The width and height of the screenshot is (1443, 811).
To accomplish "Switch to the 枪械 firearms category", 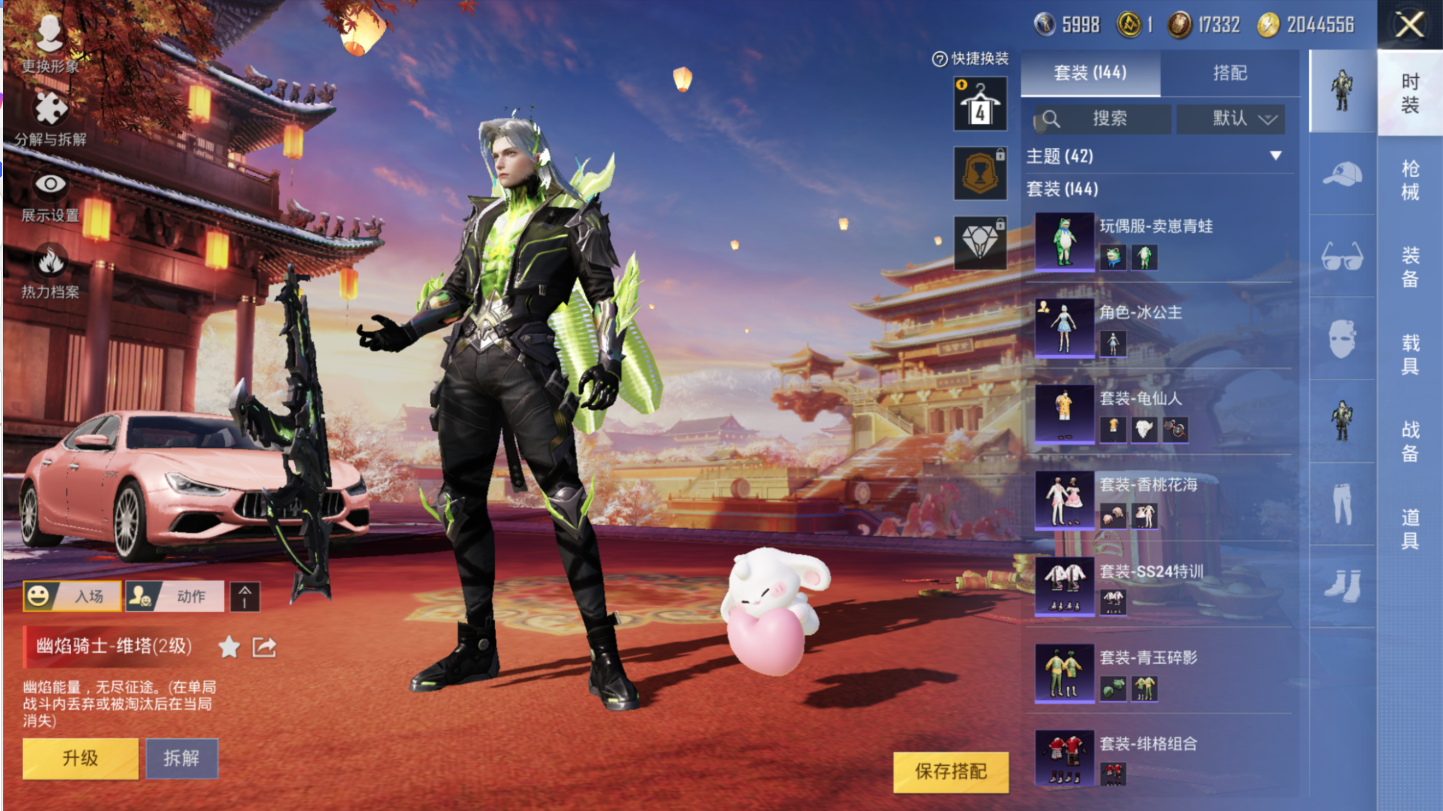I will (x=1410, y=180).
